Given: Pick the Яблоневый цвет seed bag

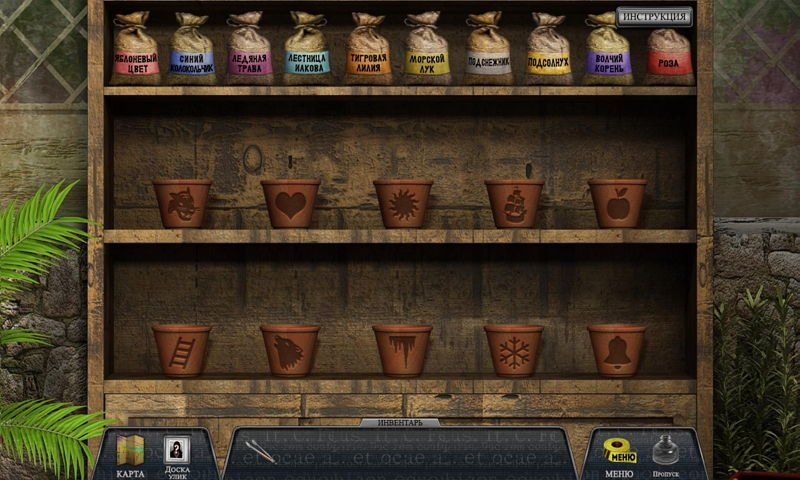Looking at the screenshot, I should pos(136,50).
